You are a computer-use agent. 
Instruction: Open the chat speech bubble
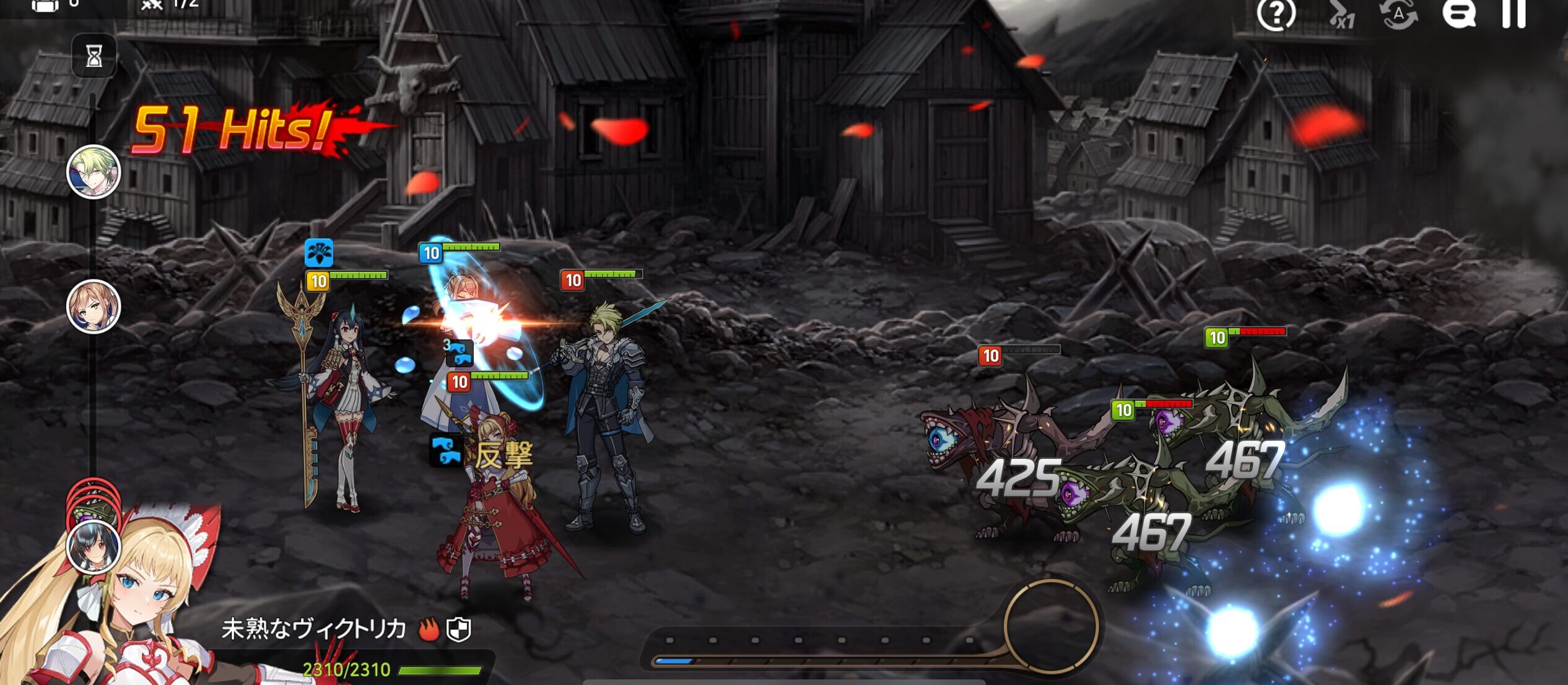pos(1458,14)
